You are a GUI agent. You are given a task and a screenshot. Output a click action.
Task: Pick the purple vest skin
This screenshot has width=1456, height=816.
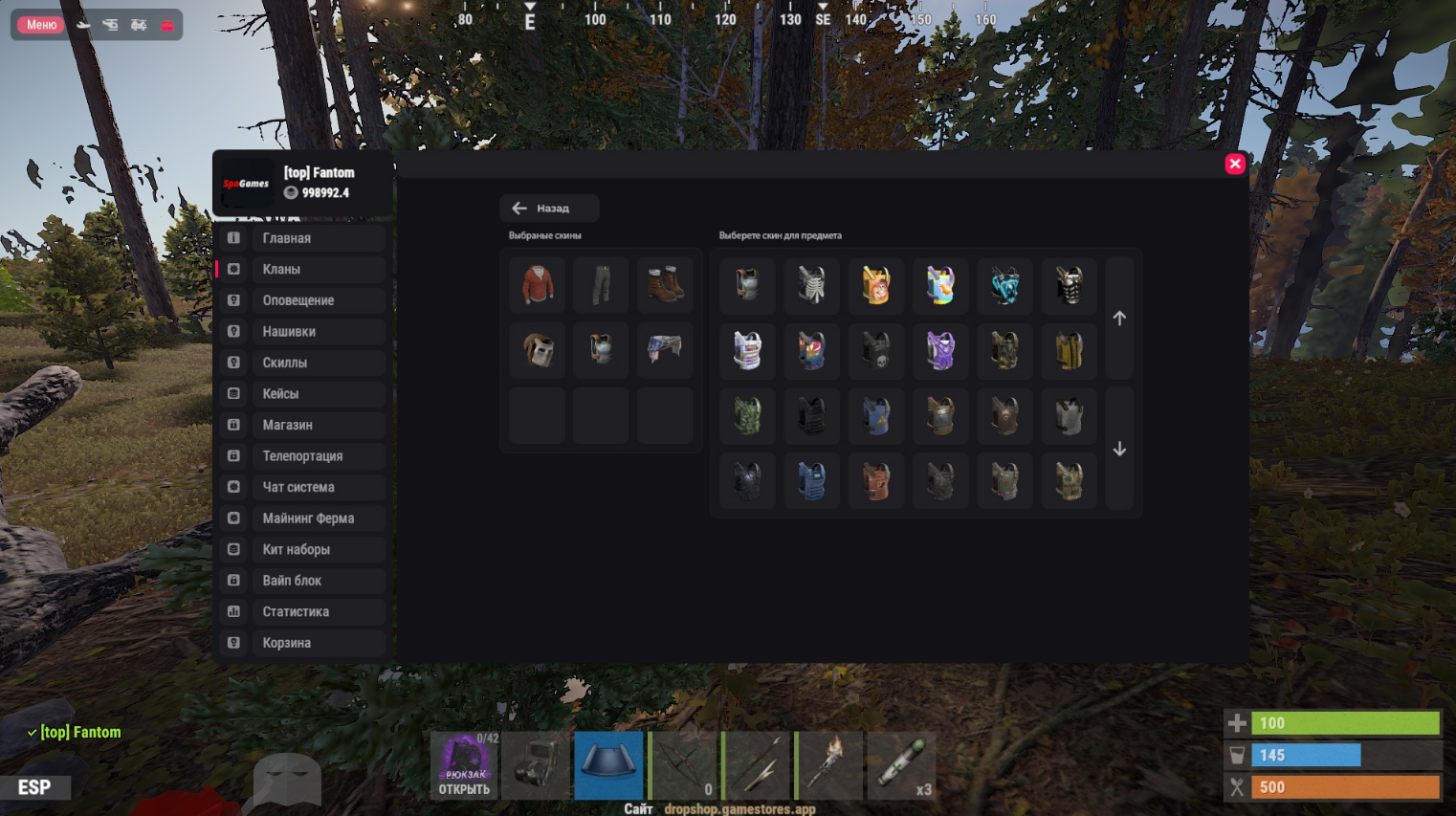pyautogui.click(x=940, y=350)
